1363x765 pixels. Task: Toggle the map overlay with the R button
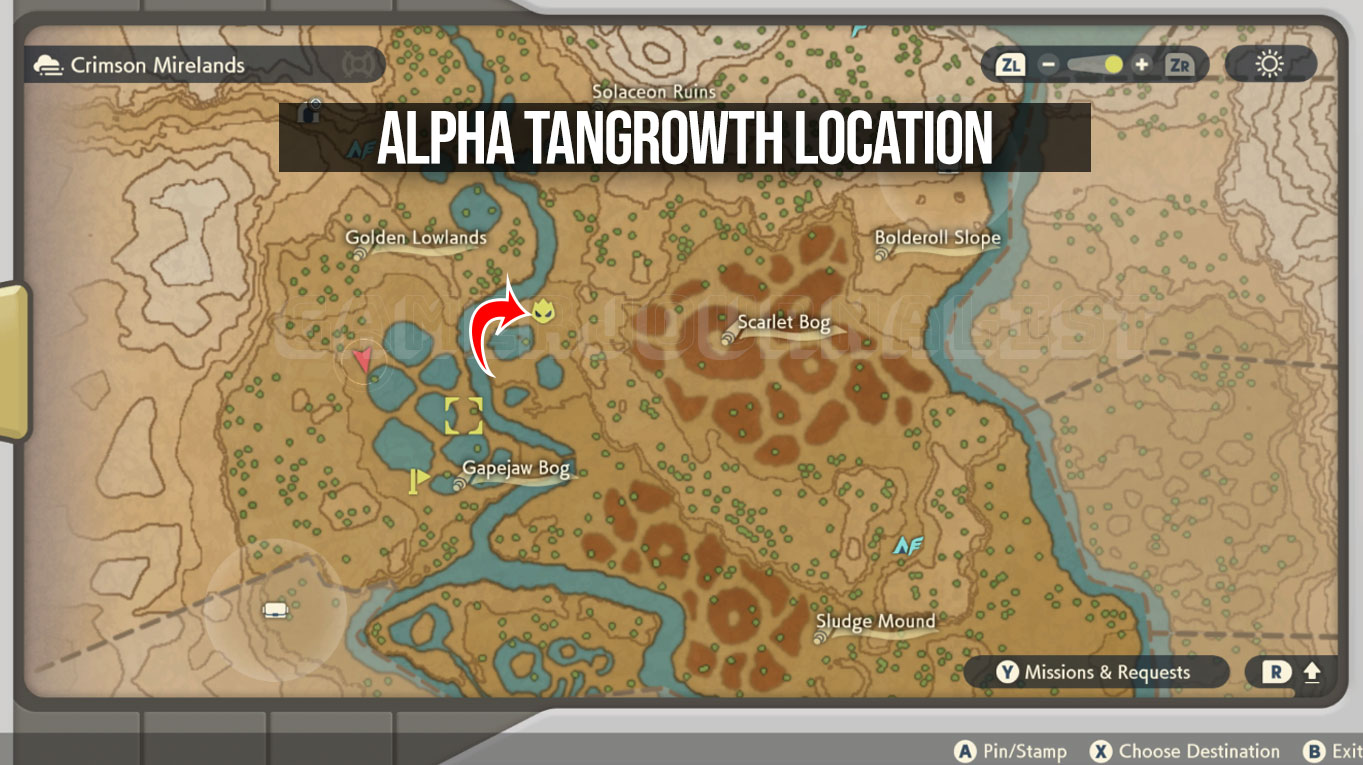1277,672
